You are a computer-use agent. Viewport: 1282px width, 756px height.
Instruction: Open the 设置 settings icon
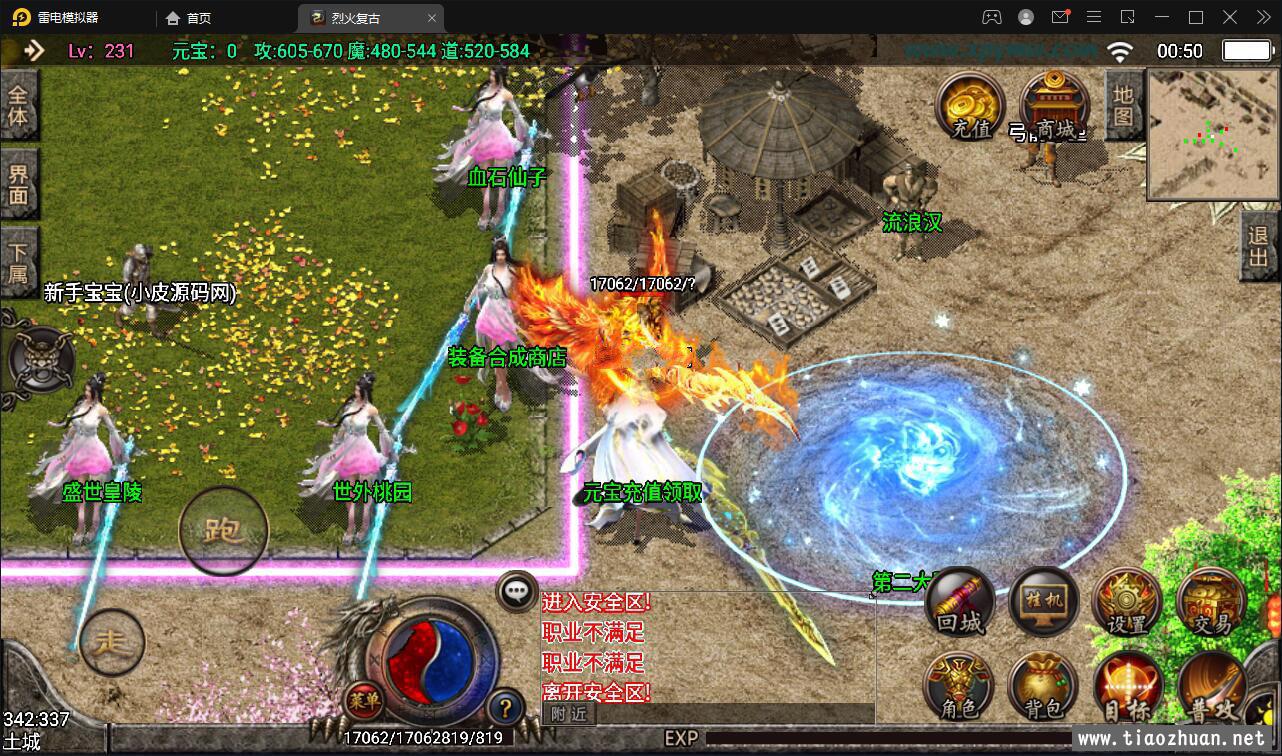[x=1127, y=604]
